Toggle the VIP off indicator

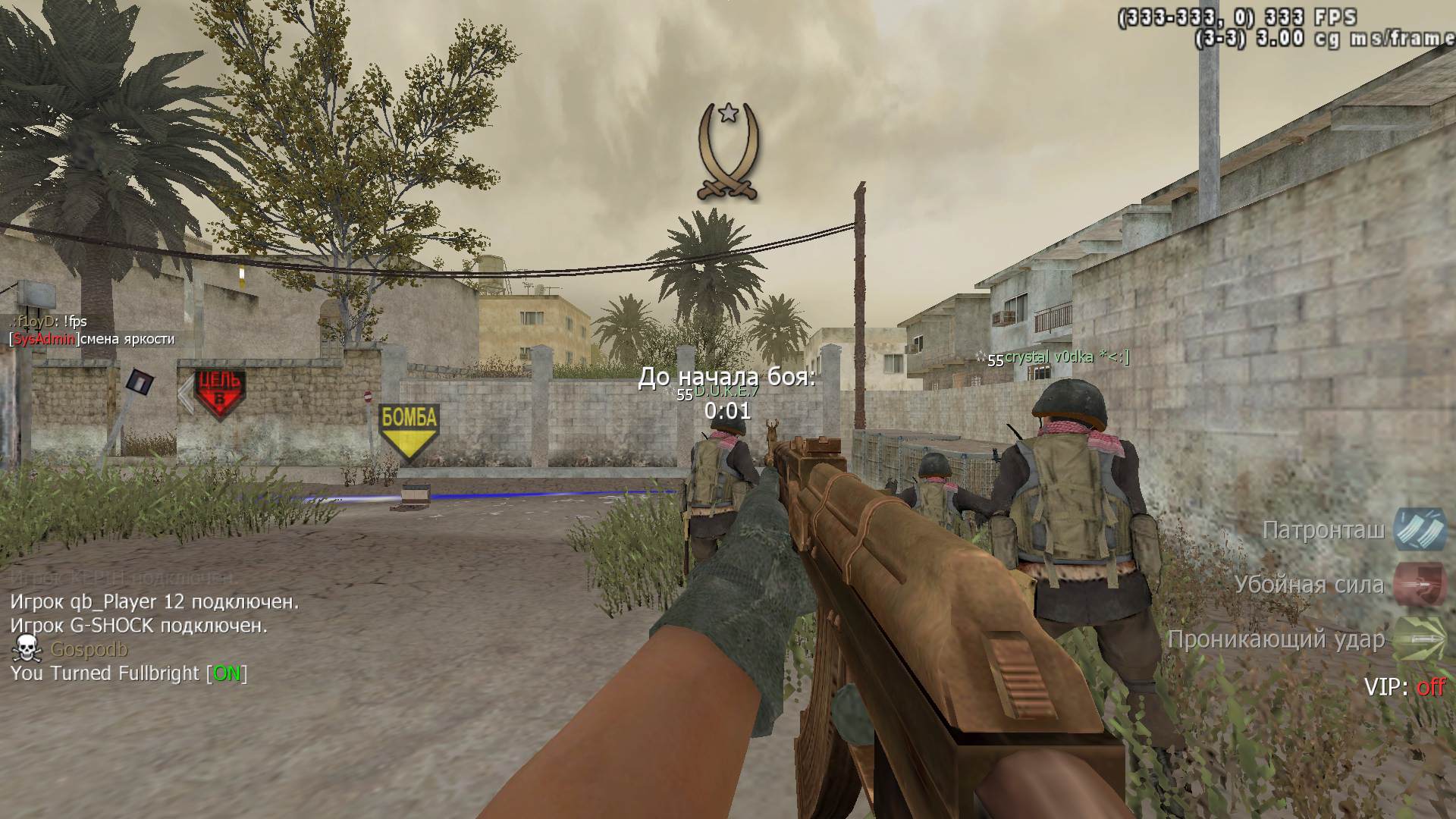click(x=1404, y=687)
